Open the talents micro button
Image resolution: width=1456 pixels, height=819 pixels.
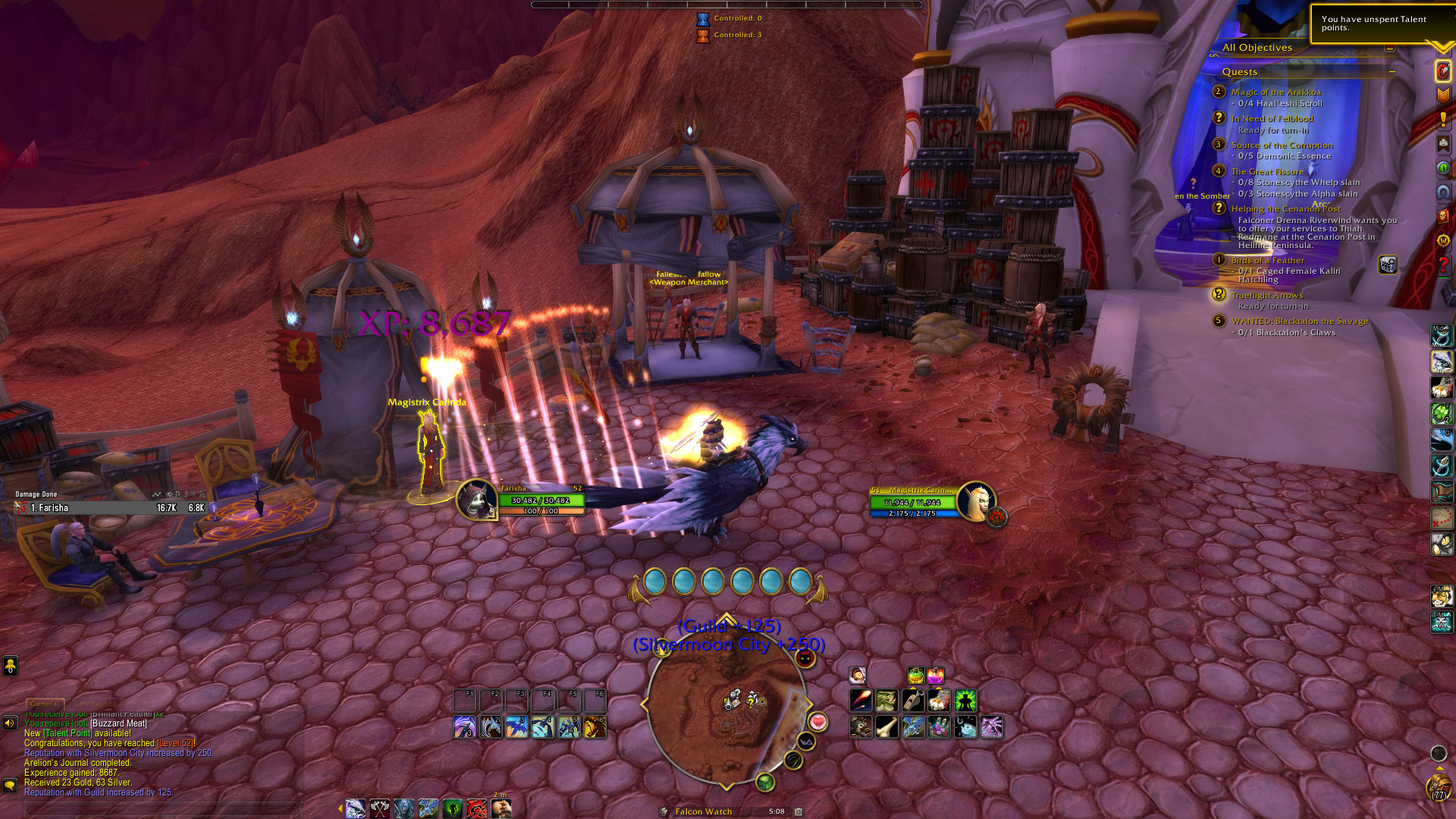[1442, 71]
